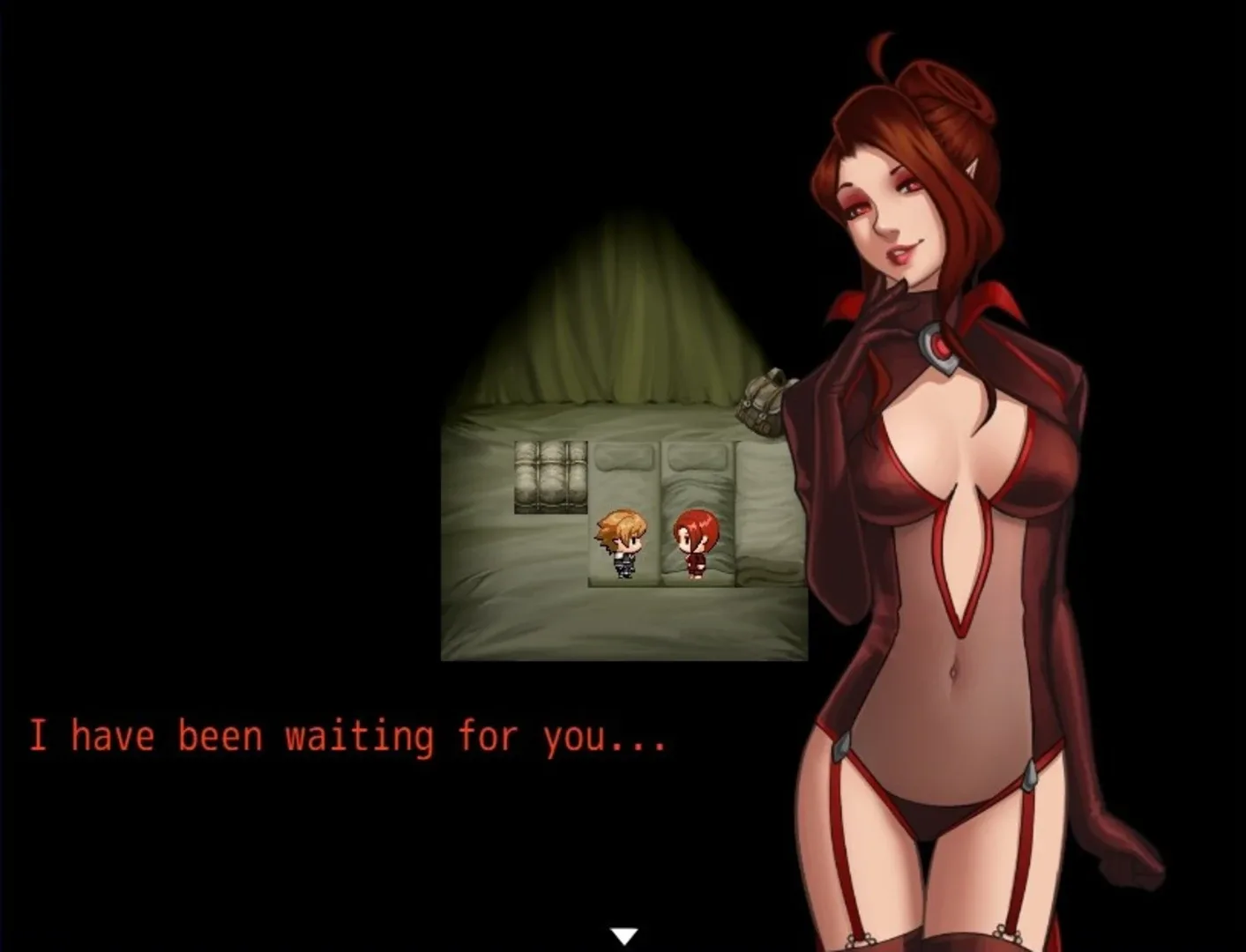1246x952 pixels.
Task: Click the text 'I have been waiting for you...'
Action: coord(348,734)
